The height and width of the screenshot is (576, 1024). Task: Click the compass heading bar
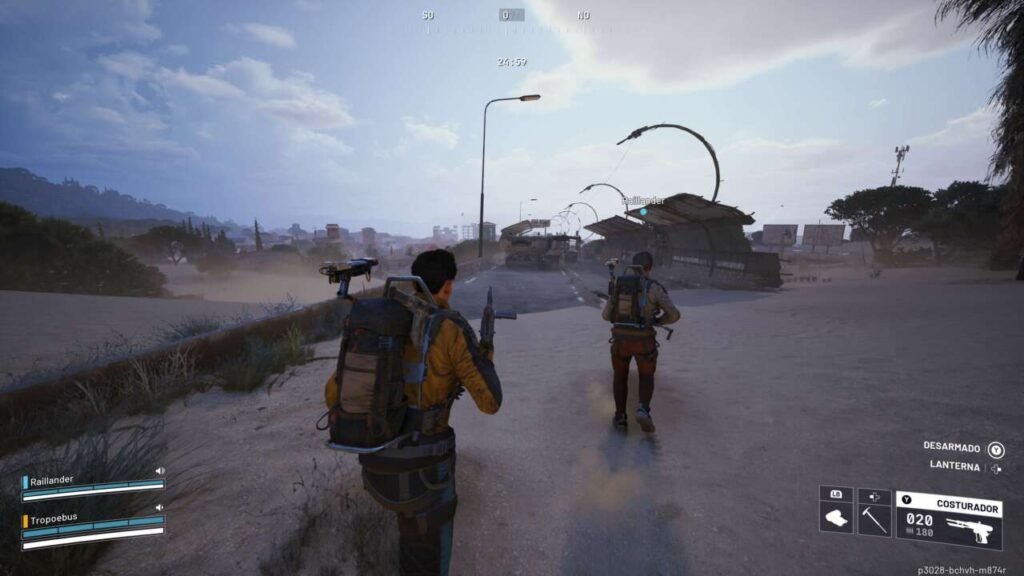coord(511,16)
